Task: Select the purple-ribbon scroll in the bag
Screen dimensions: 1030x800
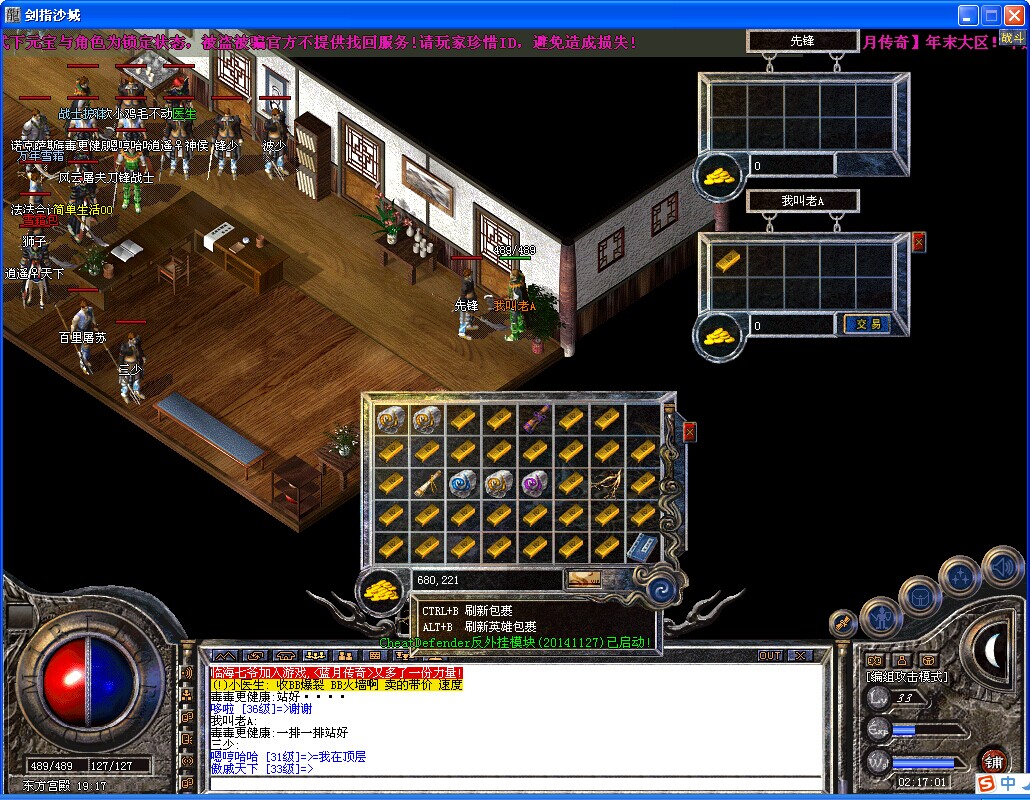Action: tap(536, 418)
